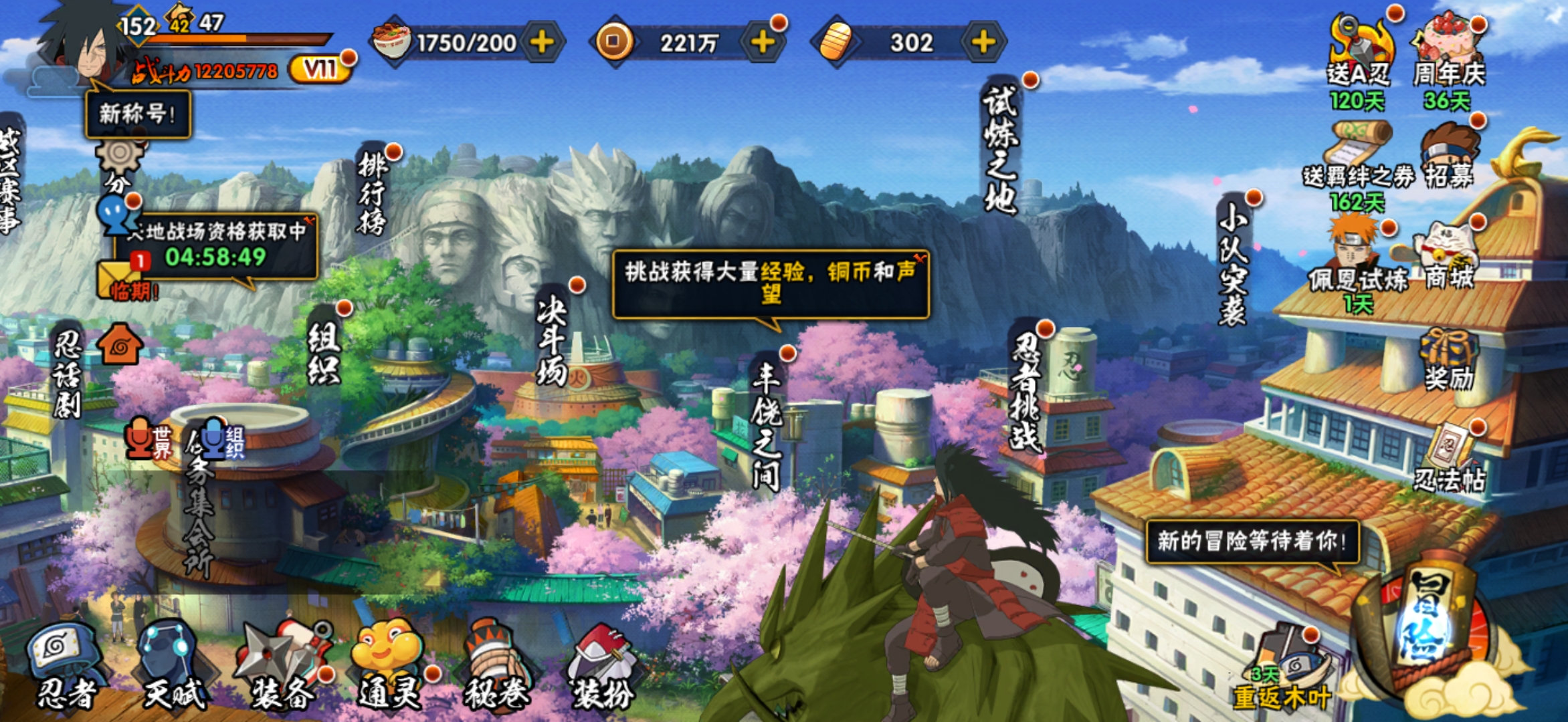The height and width of the screenshot is (722, 1568).
Task: Open the VIP level badge
Action: point(320,69)
